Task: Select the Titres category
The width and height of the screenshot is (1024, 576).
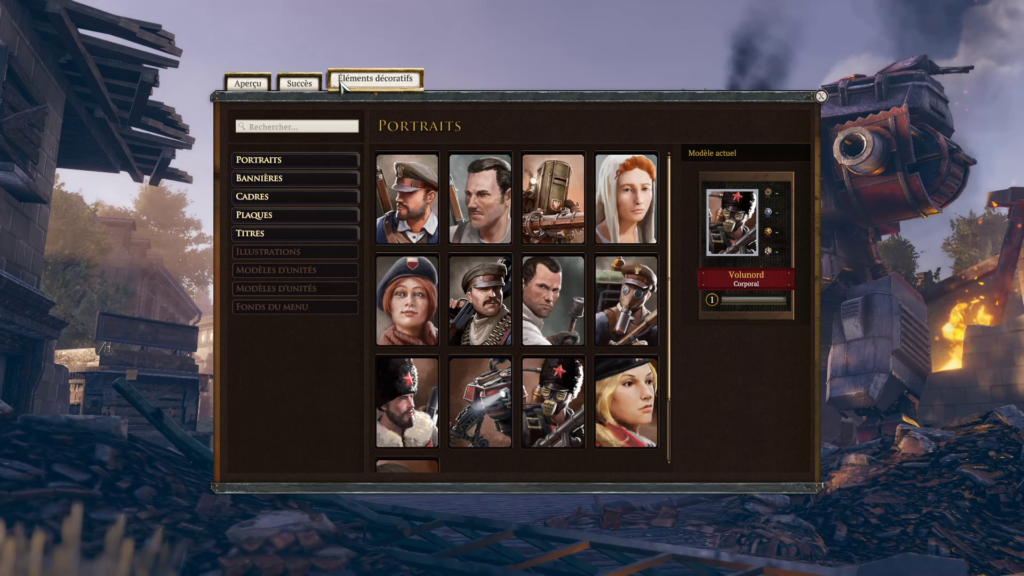Action: tap(296, 233)
